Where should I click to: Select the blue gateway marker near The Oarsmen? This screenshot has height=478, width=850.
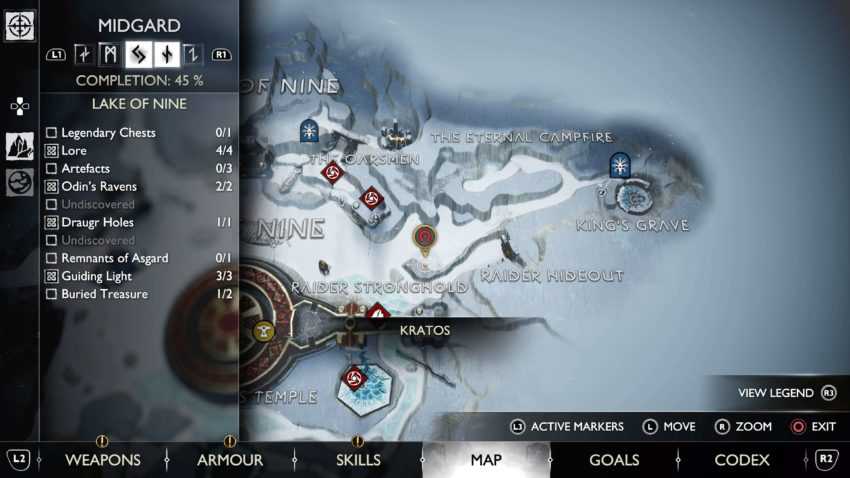point(310,130)
